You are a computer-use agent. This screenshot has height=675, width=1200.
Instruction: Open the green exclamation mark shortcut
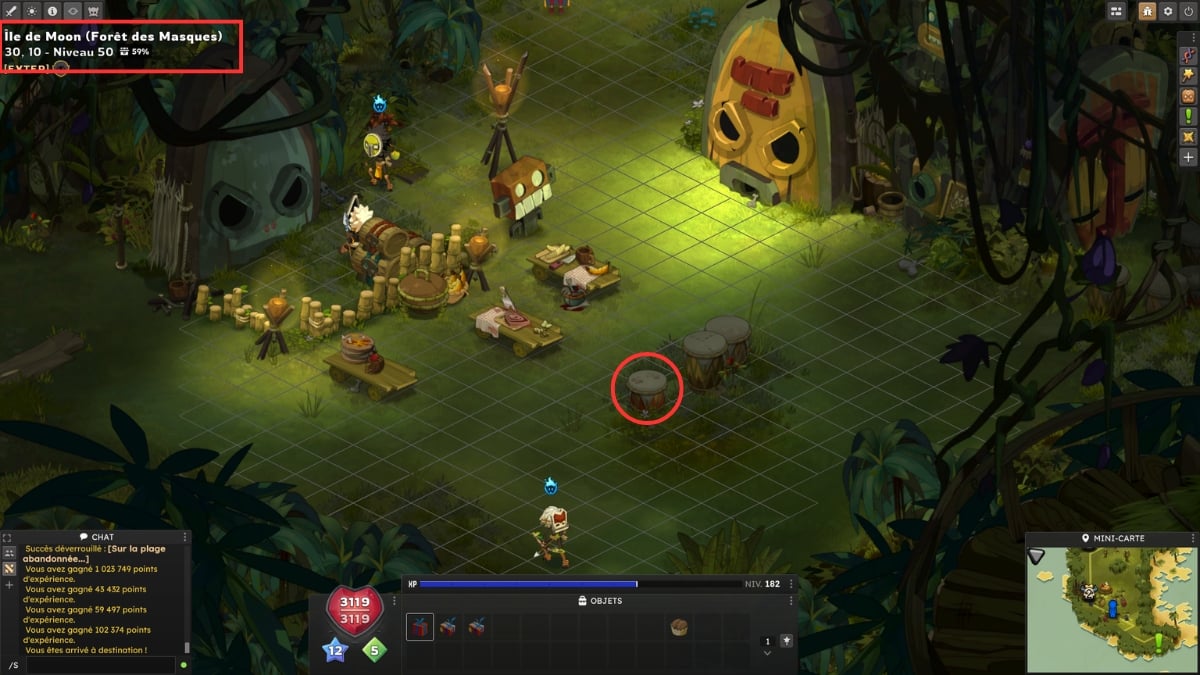pos(1188,116)
